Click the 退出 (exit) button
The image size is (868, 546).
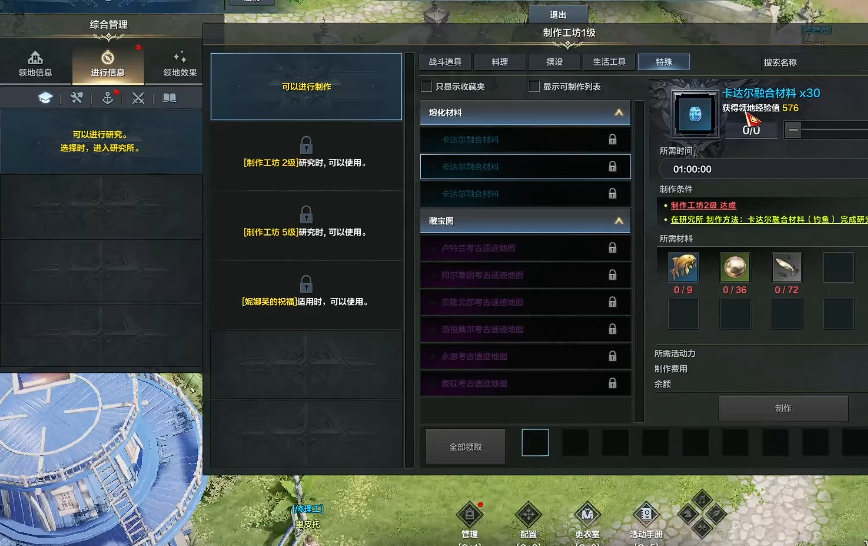pyautogui.click(x=558, y=15)
